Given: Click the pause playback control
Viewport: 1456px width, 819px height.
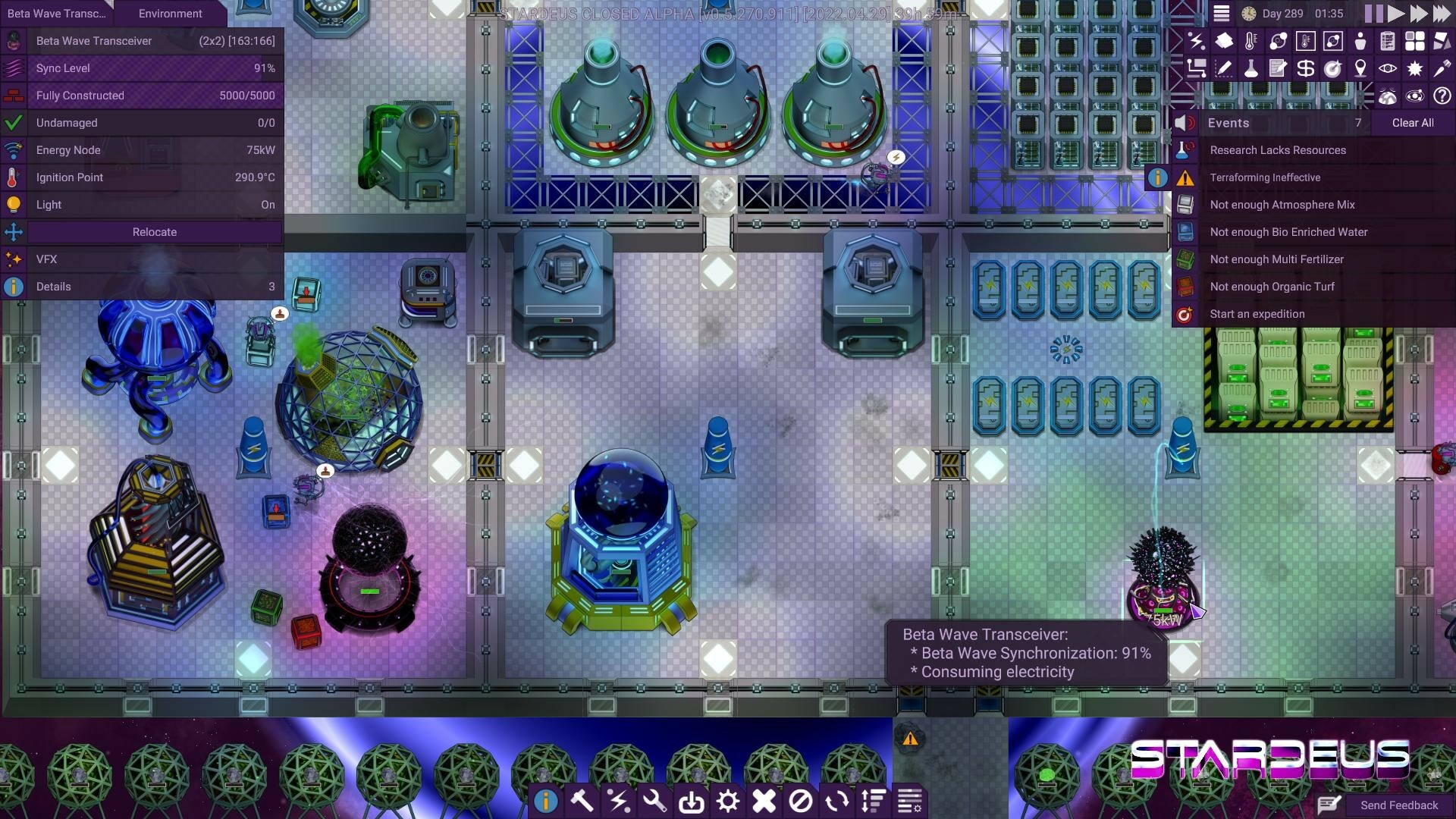Looking at the screenshot, I should 1375,13.
